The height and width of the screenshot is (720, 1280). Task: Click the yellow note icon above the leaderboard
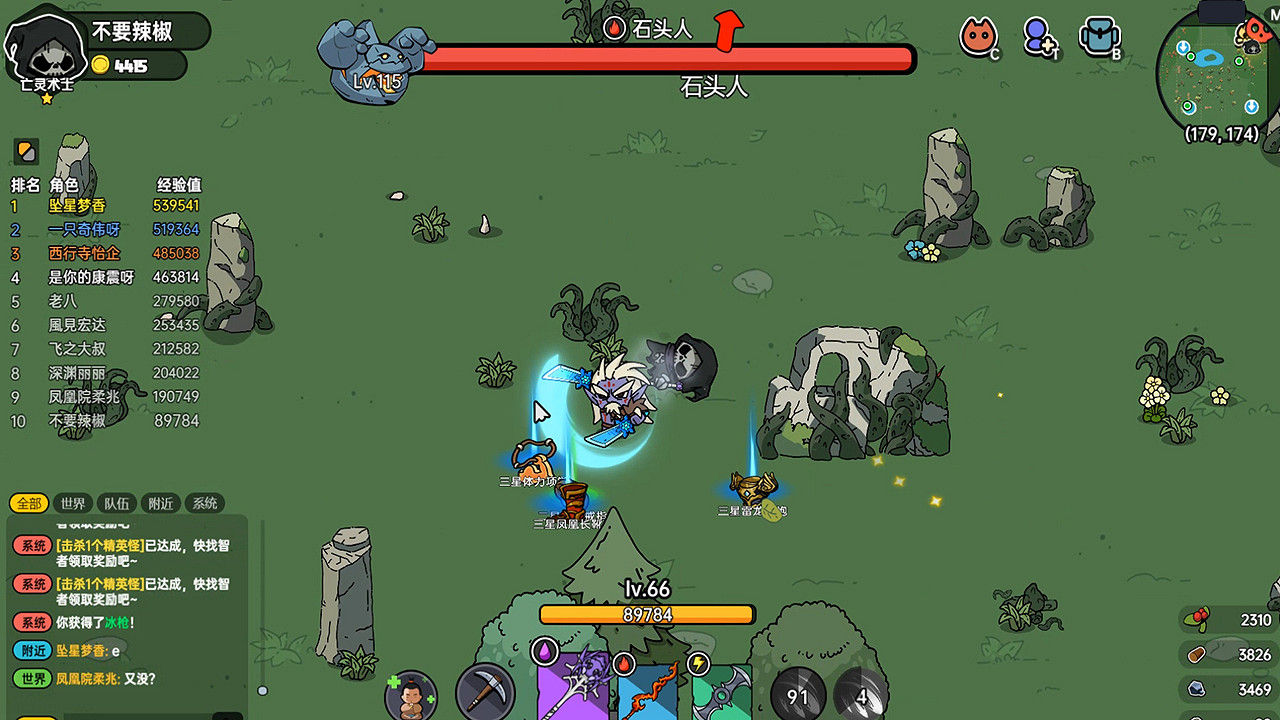pos(24,152)
